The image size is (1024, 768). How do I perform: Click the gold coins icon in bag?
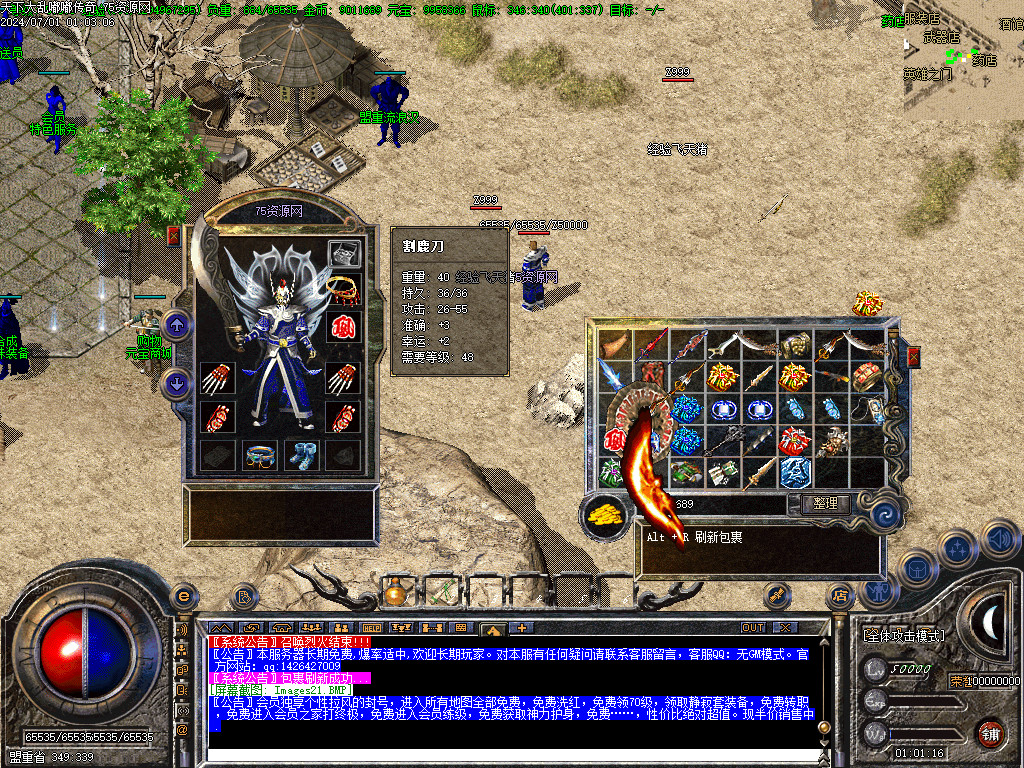pyautogui.click(x=603, y=515)
